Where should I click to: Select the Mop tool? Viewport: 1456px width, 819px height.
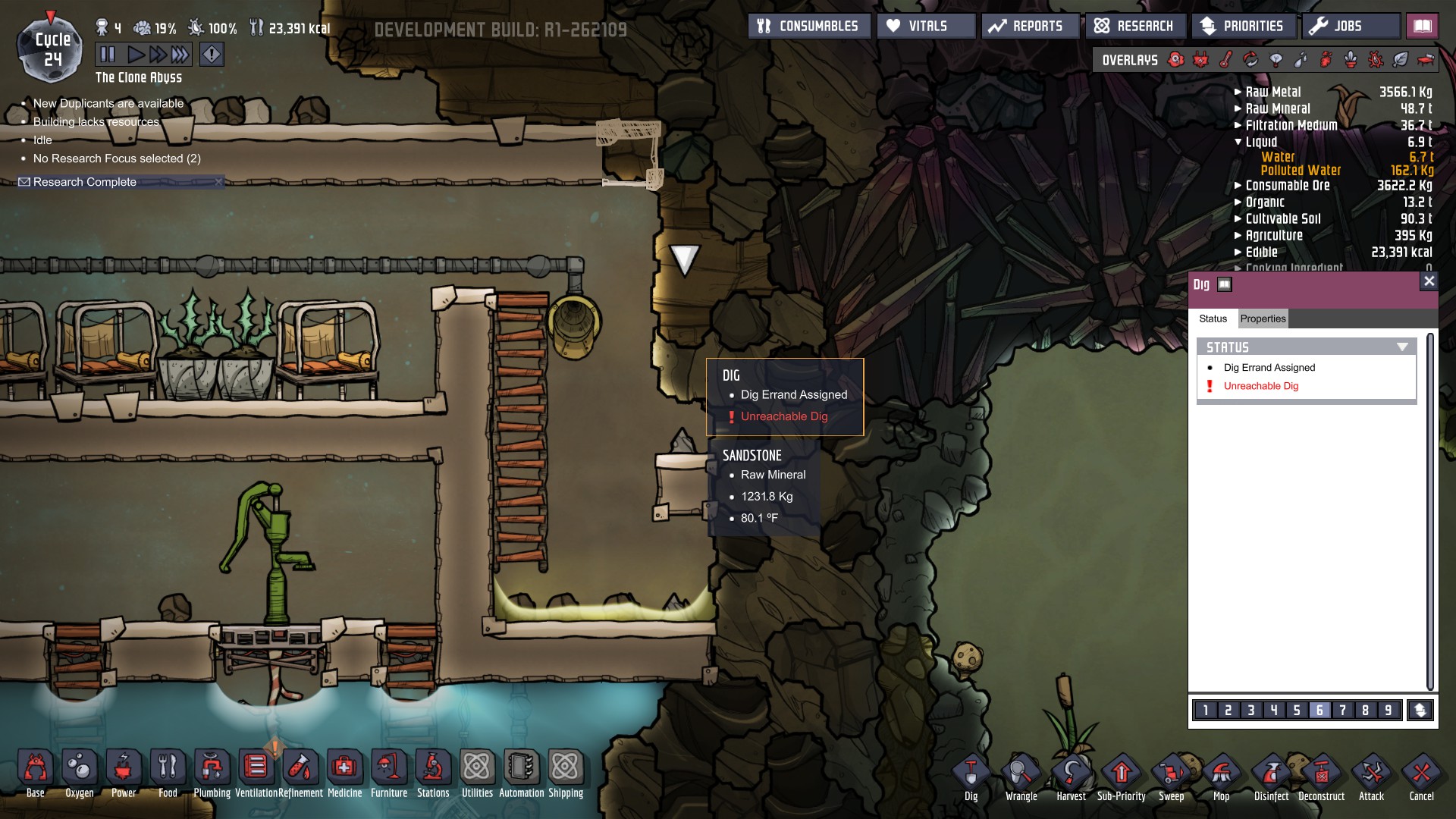[x=1222, y=772]
